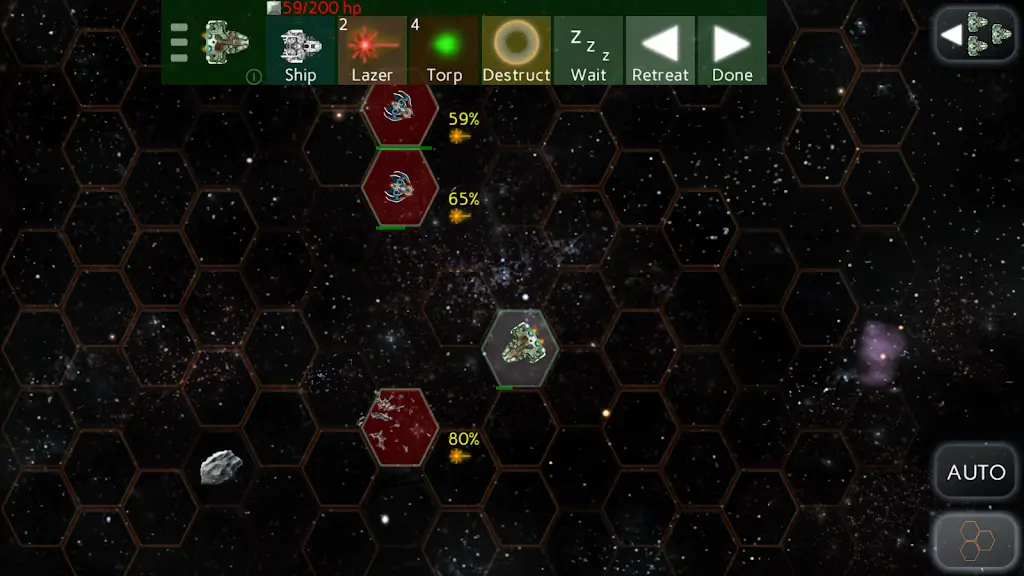
Task: Toggle the hexagon grid button
Action: click(x=975, y=543)
